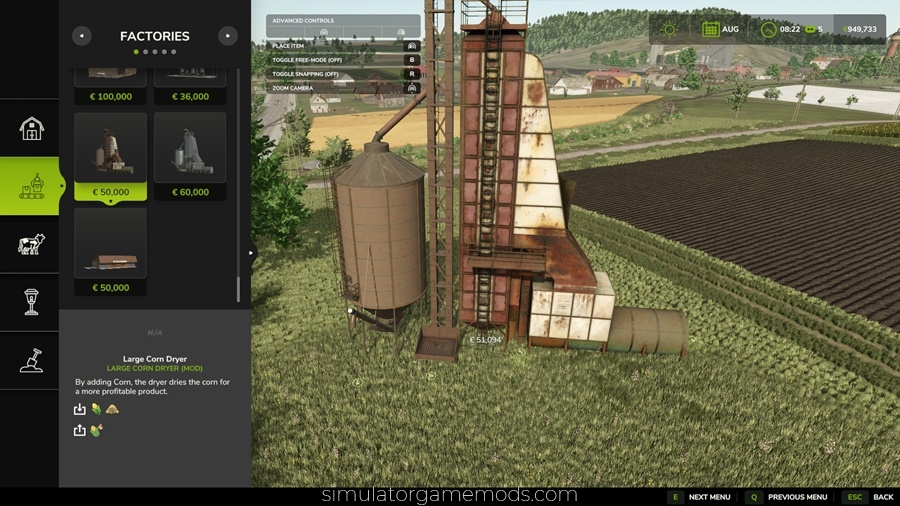Choose the €60,000 grey silo factory
This screenshot has height=506, width=900.
pos(190,155)
